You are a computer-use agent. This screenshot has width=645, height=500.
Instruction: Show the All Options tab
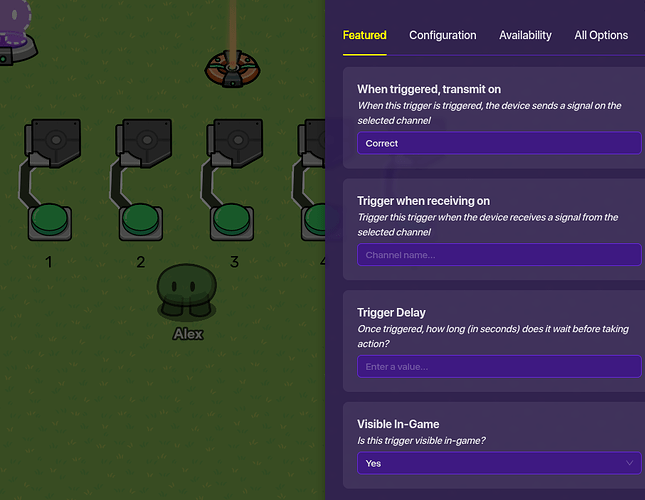click(601, 35)
